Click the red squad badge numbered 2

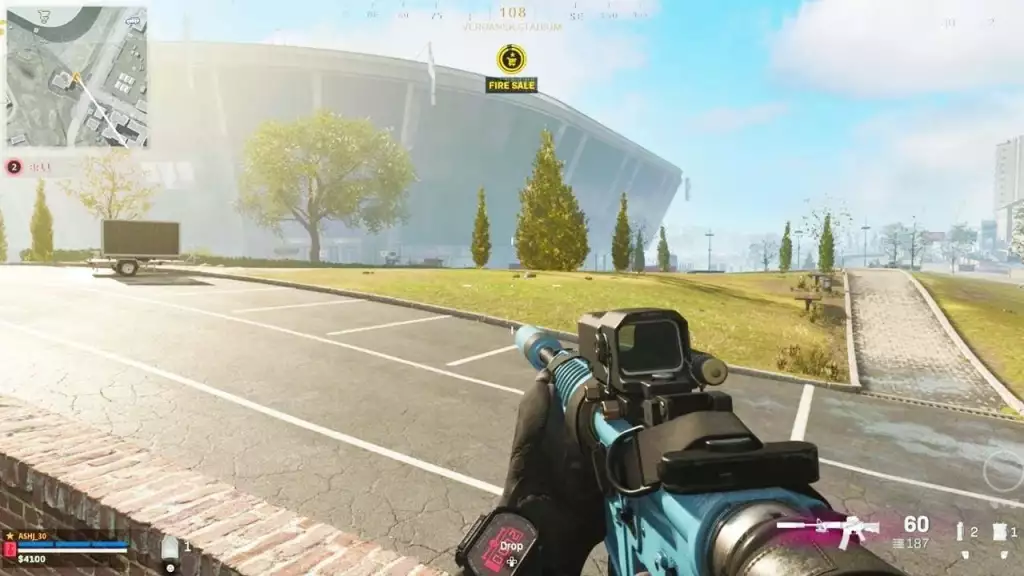(14, 167)
